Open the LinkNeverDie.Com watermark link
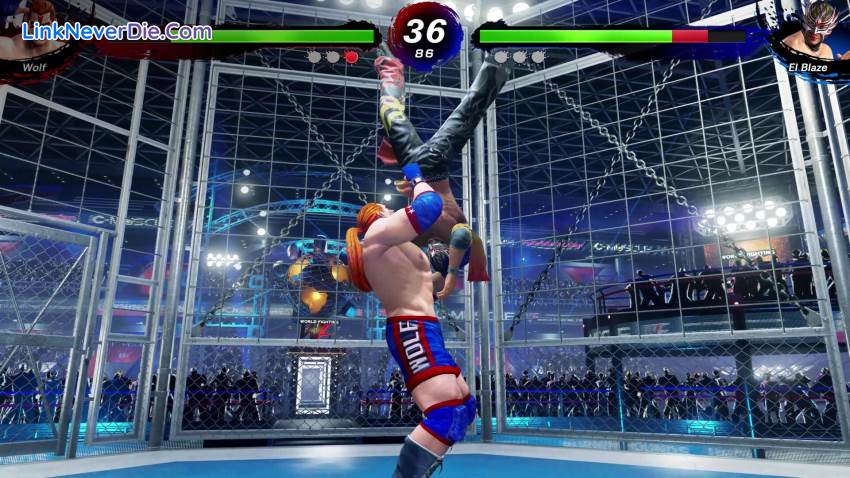 pyautogui.click(x=117, y=31)
